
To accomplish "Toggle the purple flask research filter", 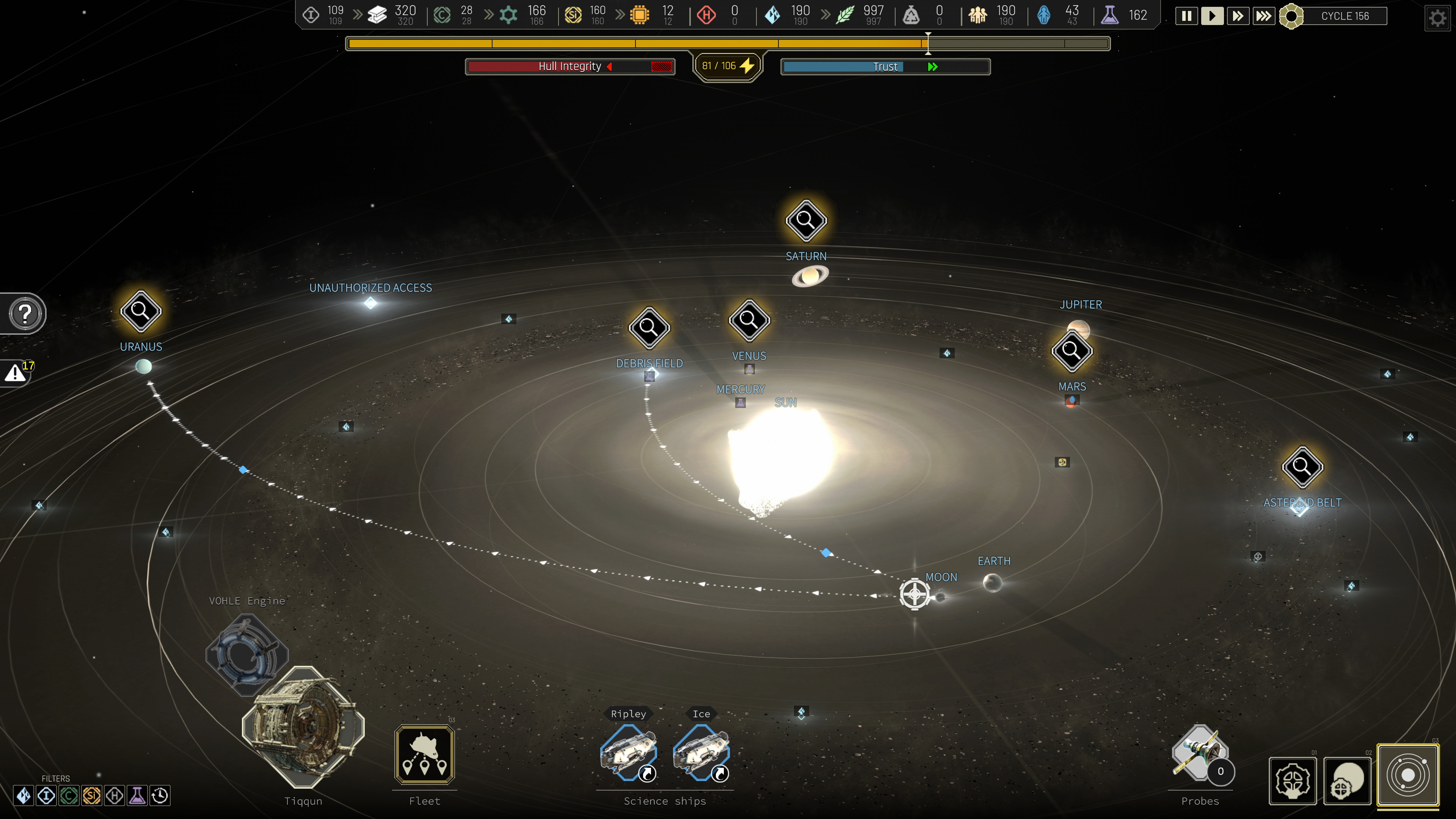I will [137, 796].
